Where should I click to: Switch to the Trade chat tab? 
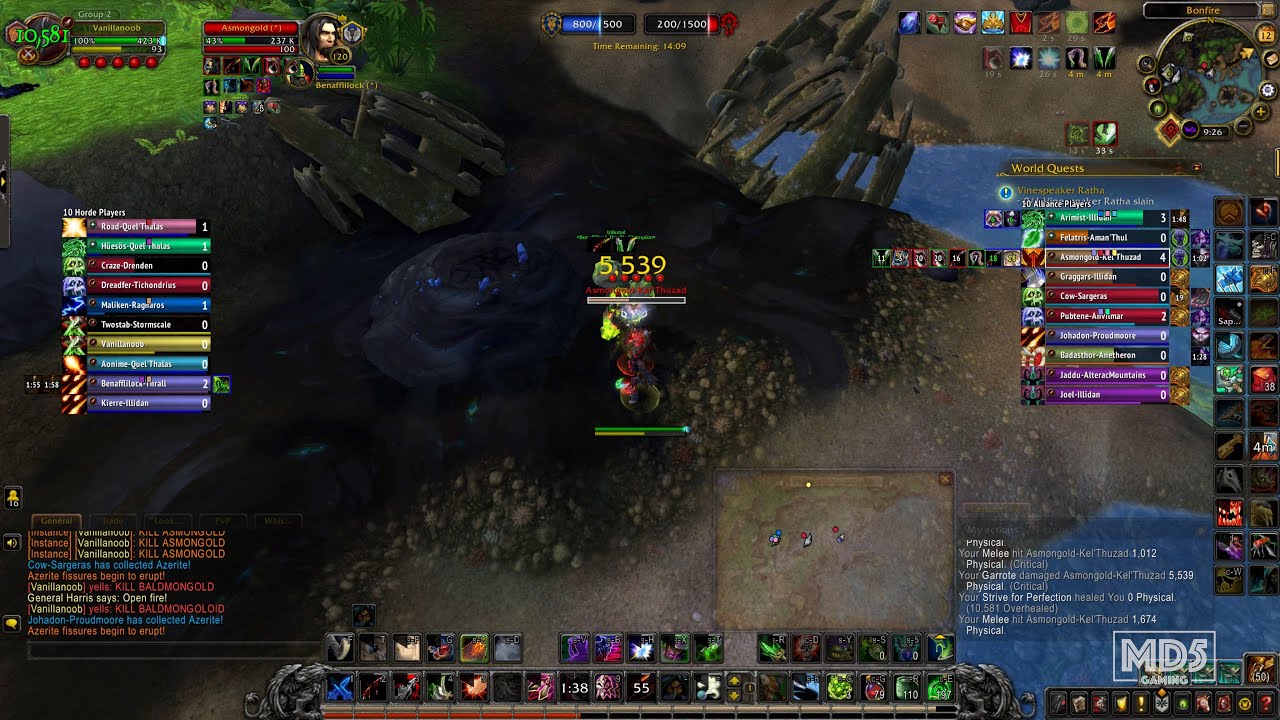point(113,520)
